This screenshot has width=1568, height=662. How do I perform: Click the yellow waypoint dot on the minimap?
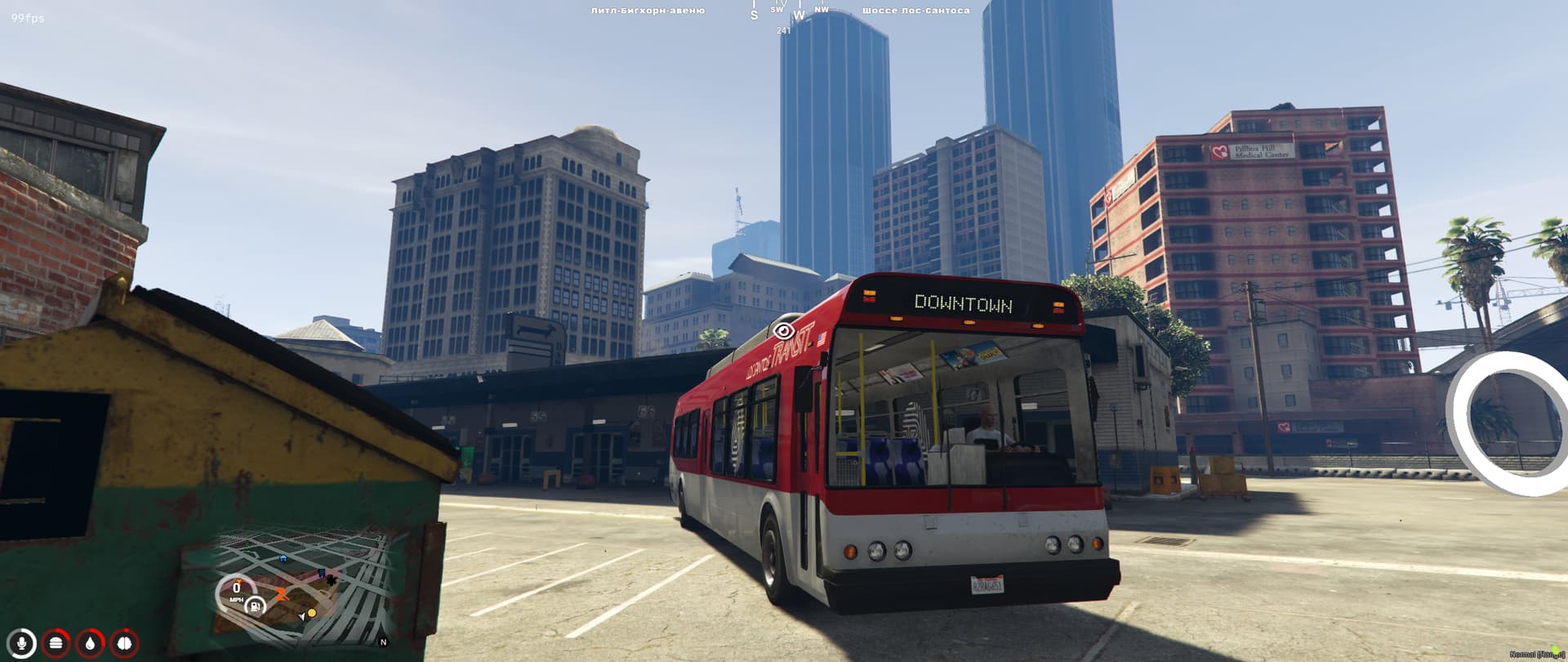(312, 613)
